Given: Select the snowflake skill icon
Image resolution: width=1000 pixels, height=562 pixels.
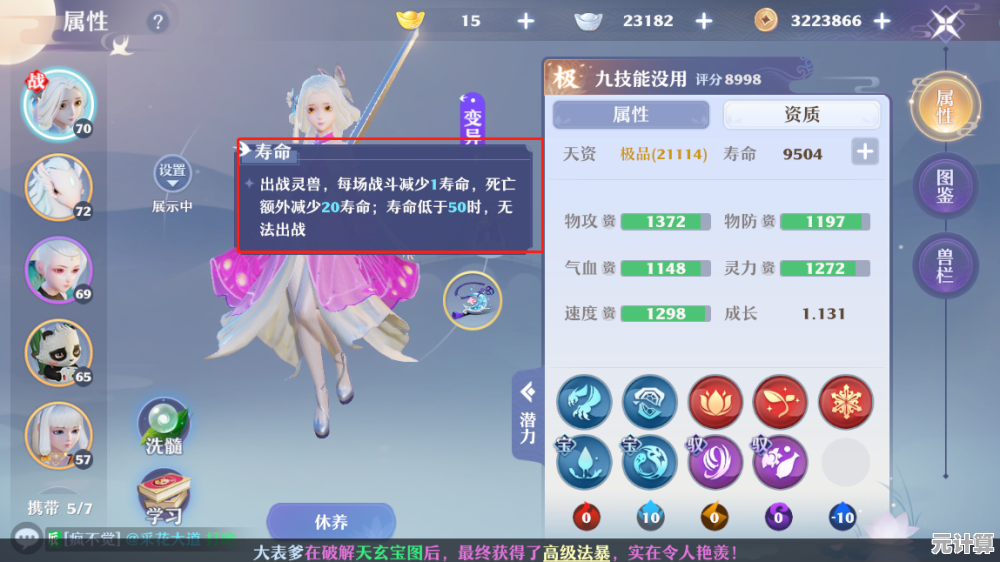Looking at the screenshot, I should click(x=845, y=403).
